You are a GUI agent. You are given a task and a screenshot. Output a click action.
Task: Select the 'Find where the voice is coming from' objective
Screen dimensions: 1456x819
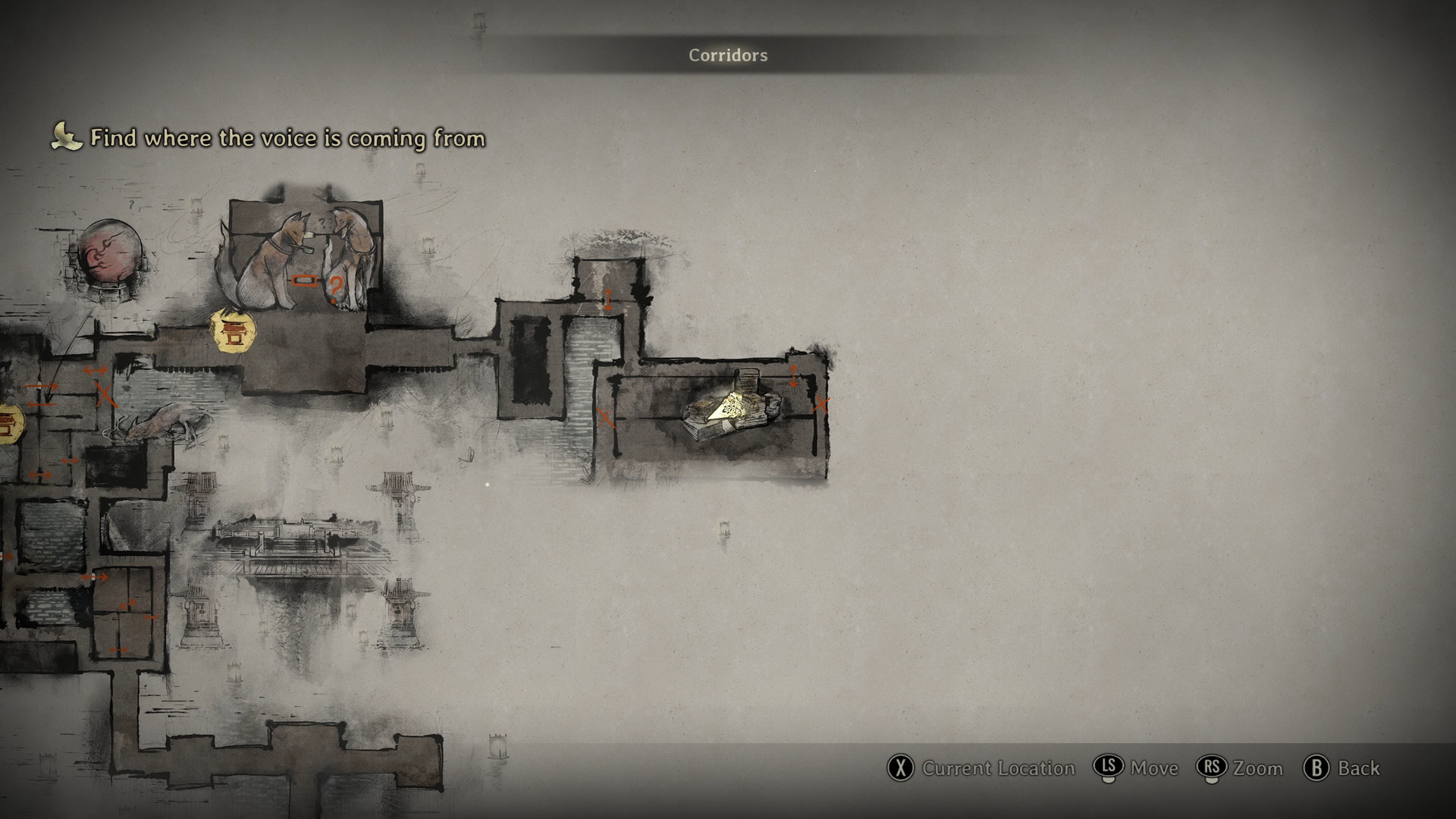coord(287,138)
